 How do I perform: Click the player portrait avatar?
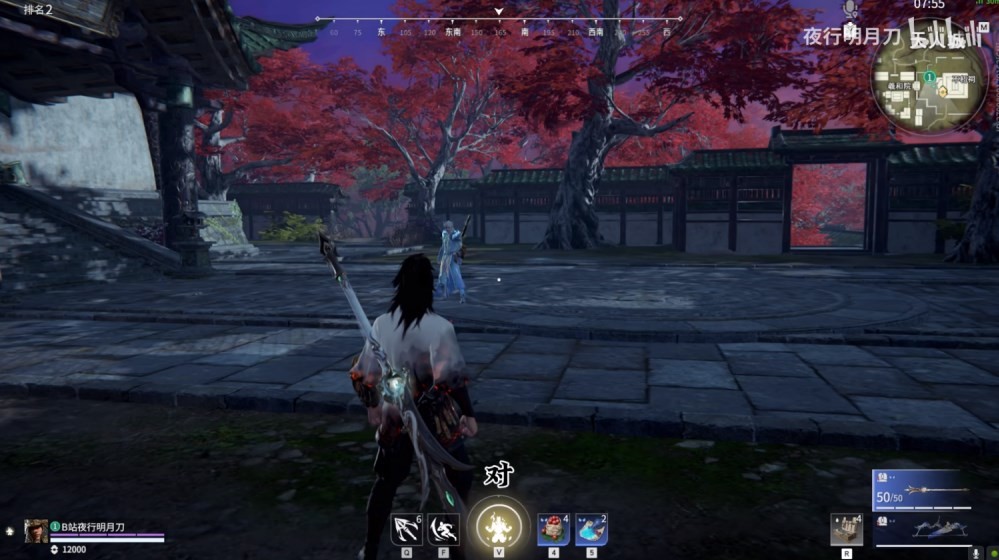click(x=36, y=531)
